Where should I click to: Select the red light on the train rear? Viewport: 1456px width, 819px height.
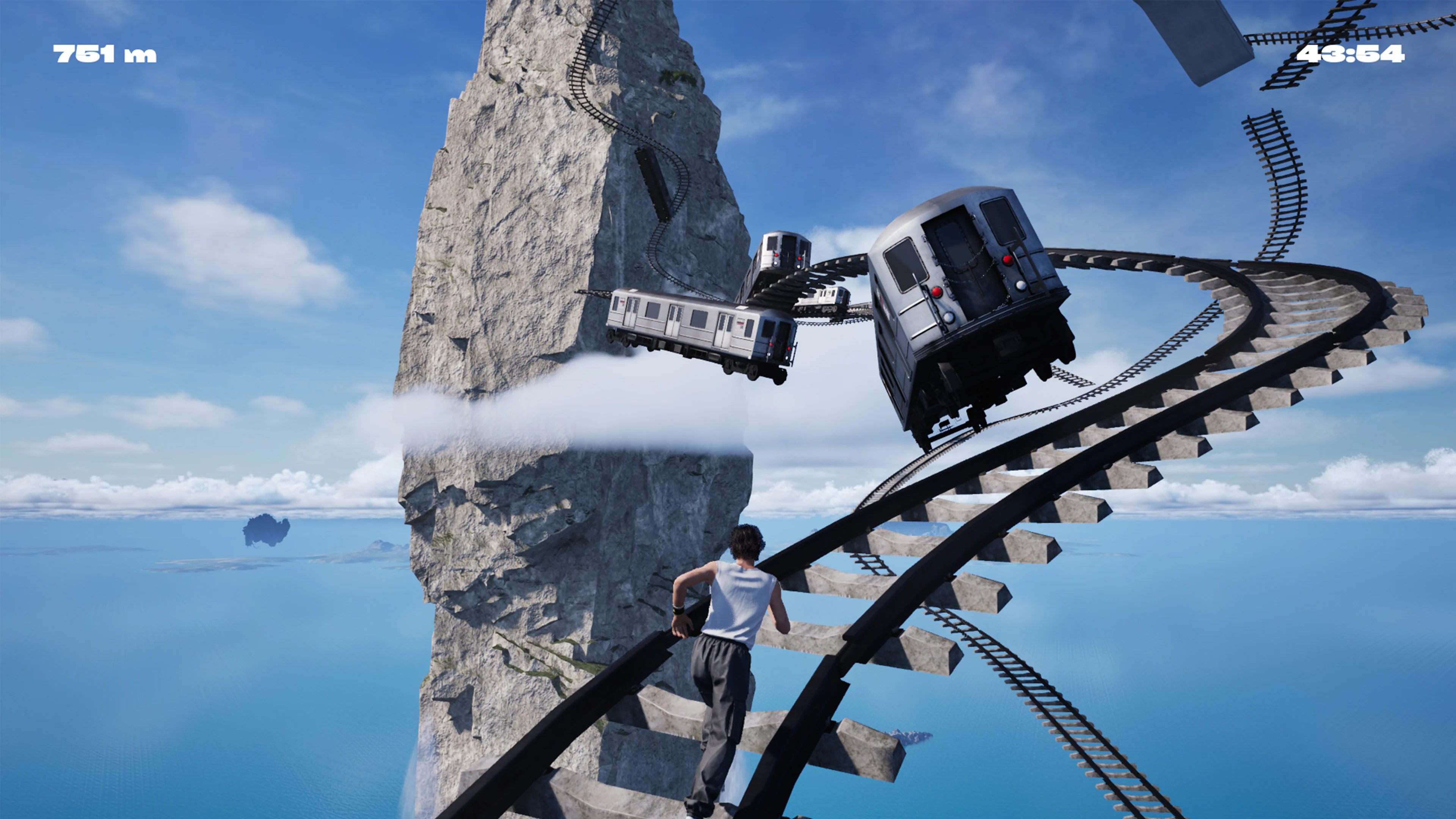(x=1008, y=259)
